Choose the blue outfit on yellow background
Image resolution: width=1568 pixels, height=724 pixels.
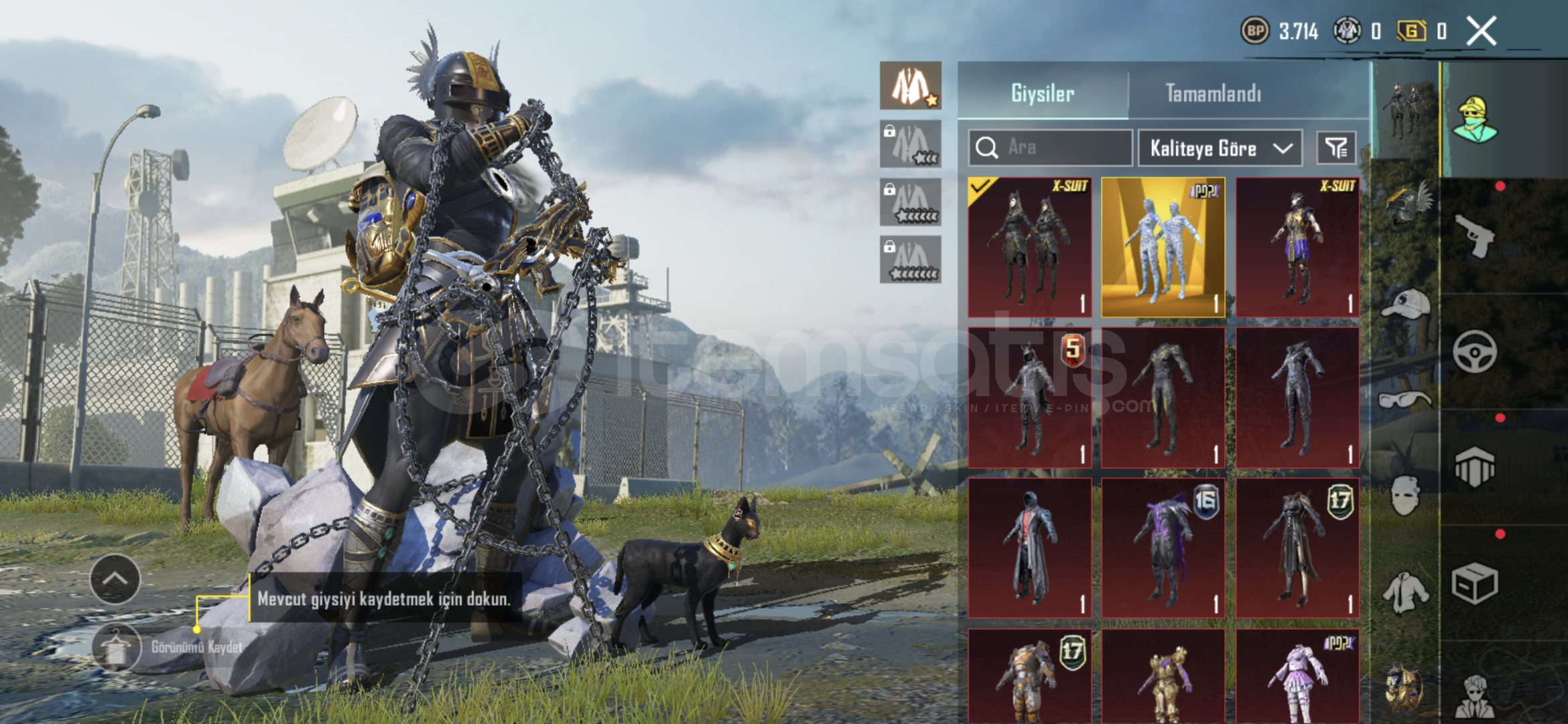tap(1163, 247)
